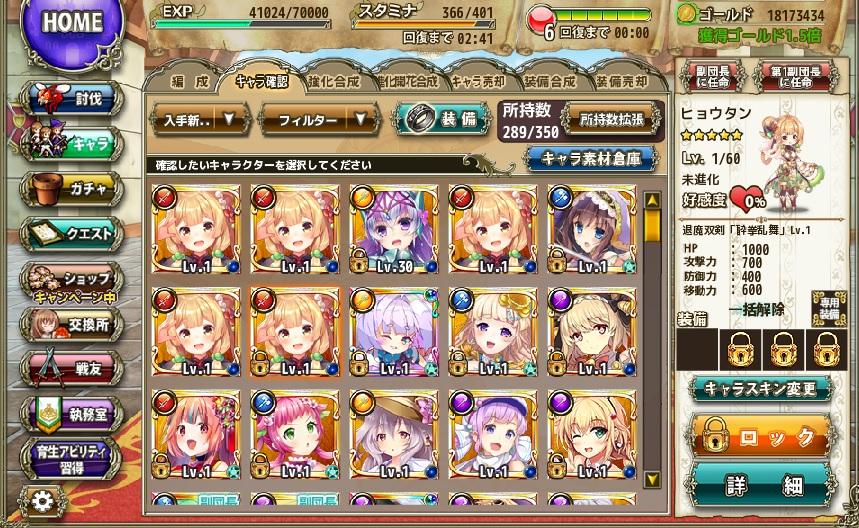859x528 pixels.
Task: Open the キャラ素材倉庫 material storage
Action: 593,157
